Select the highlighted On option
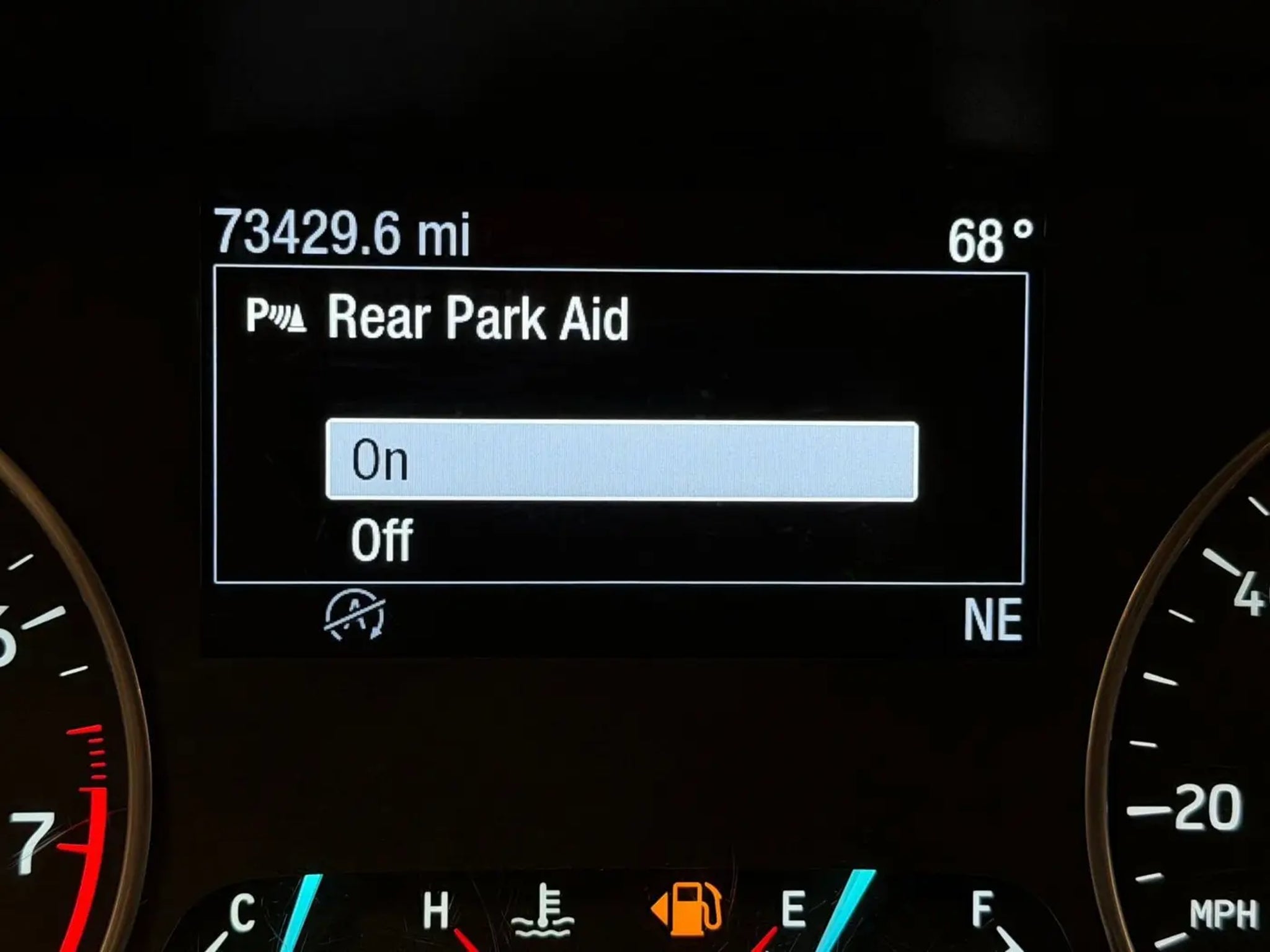Image resolution: width=1270 pixels, height=952 pixels. [x=621, y=461]
